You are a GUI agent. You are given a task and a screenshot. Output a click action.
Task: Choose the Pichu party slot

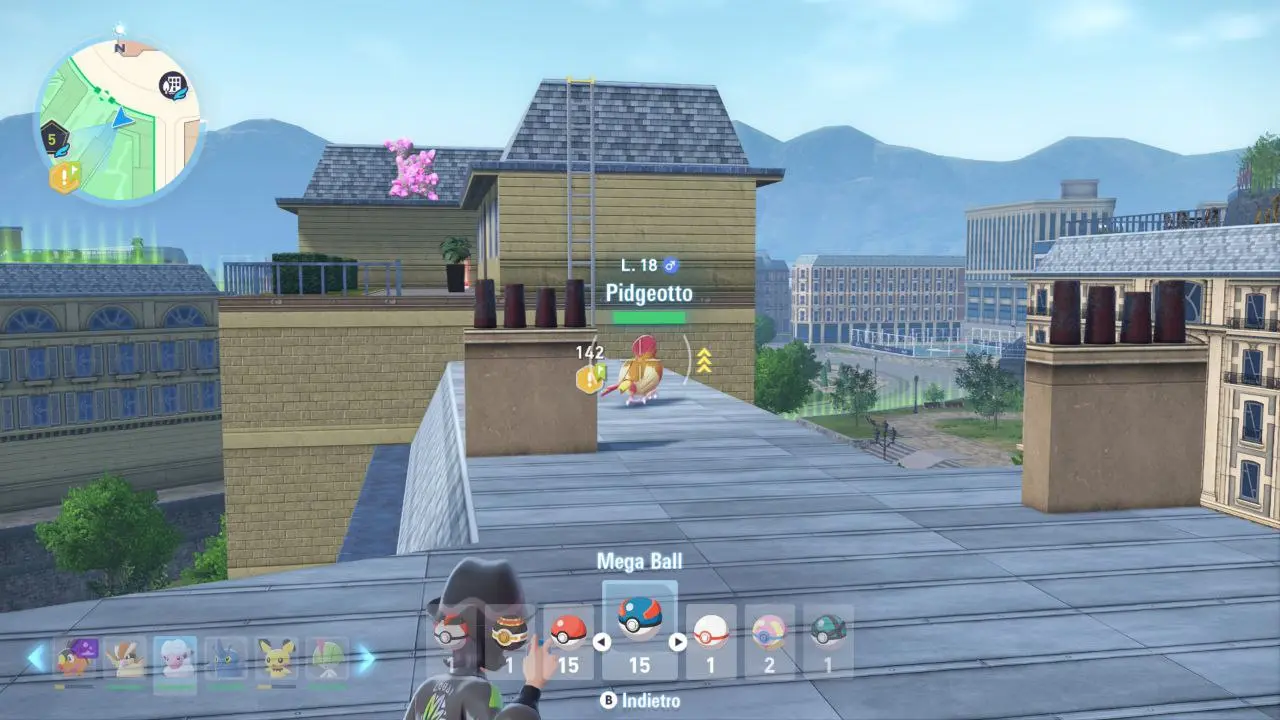pyautogui.click(x=275, y=658)
